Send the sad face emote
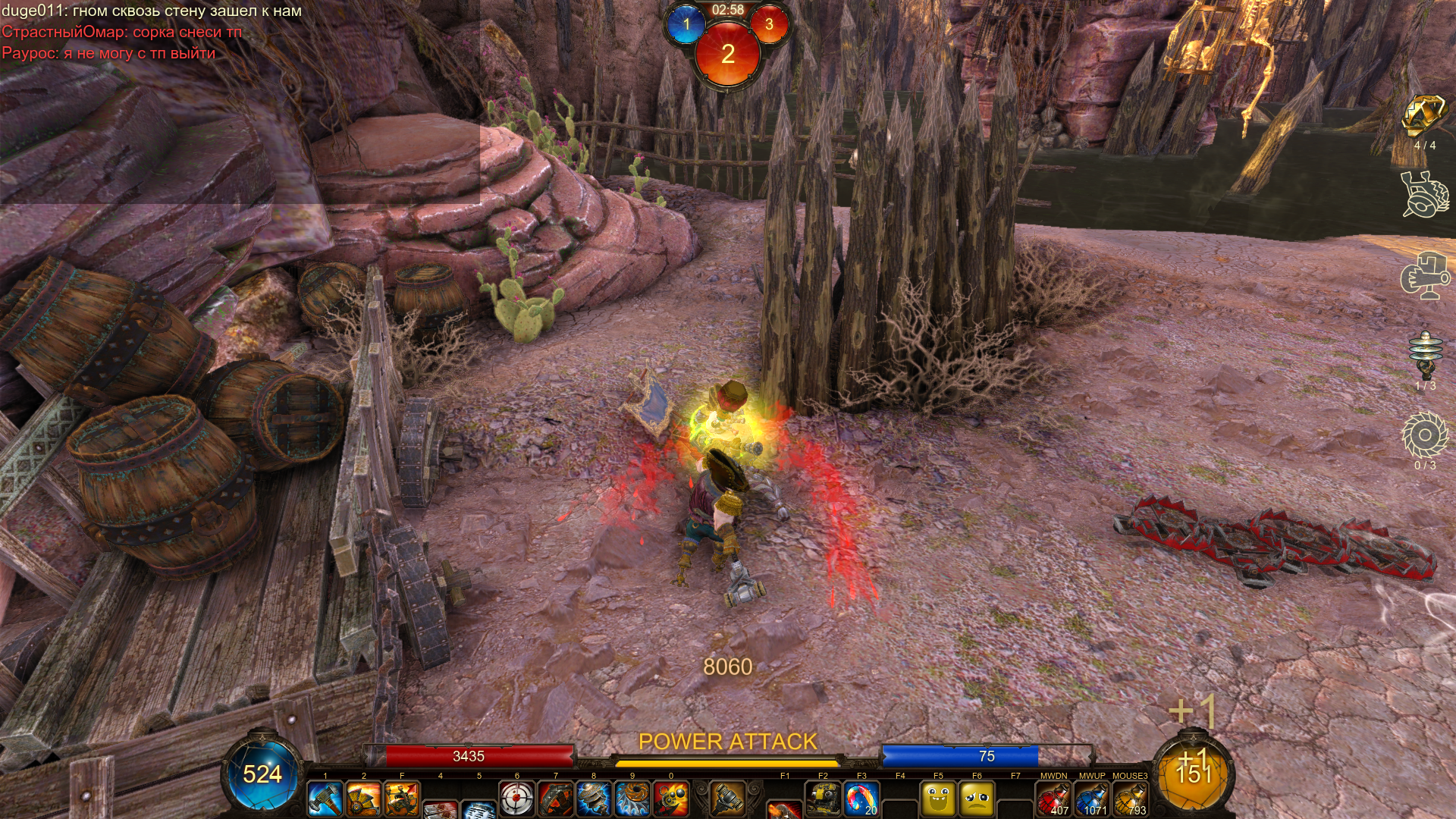Viewport: 1456px width, 819px height. (x=977, y=799)
